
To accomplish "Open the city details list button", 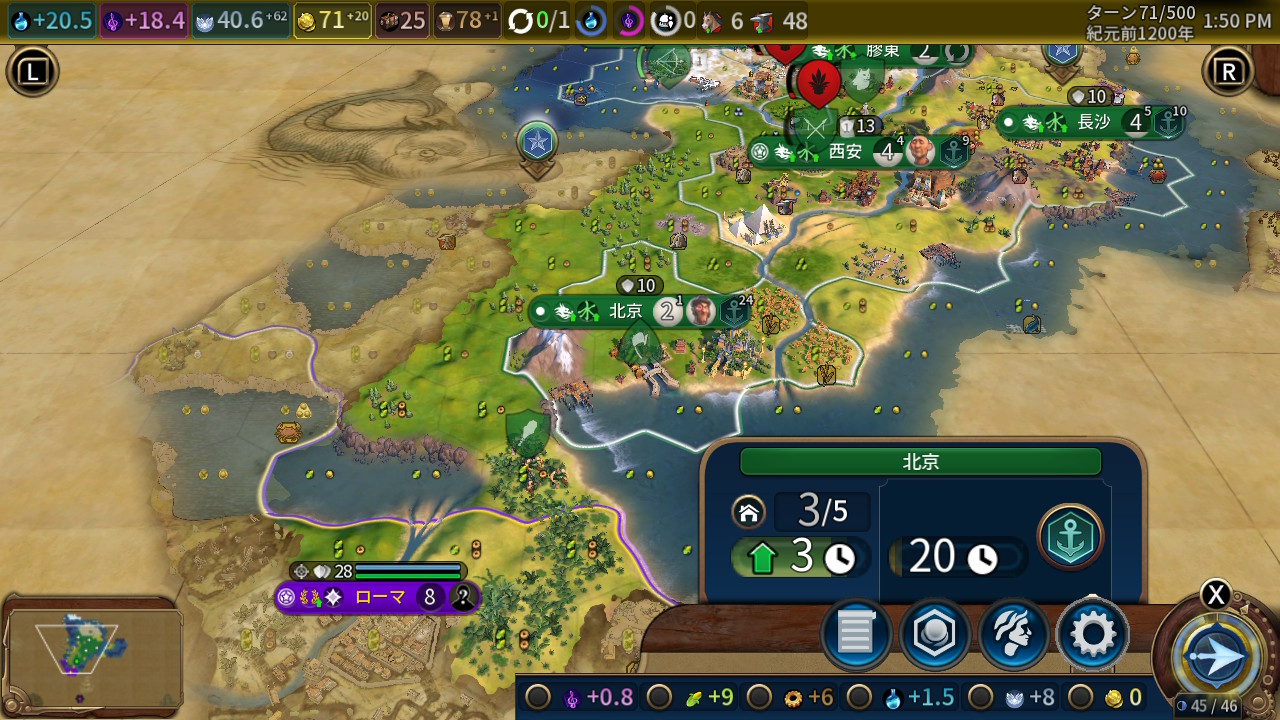I will point(856,634).
